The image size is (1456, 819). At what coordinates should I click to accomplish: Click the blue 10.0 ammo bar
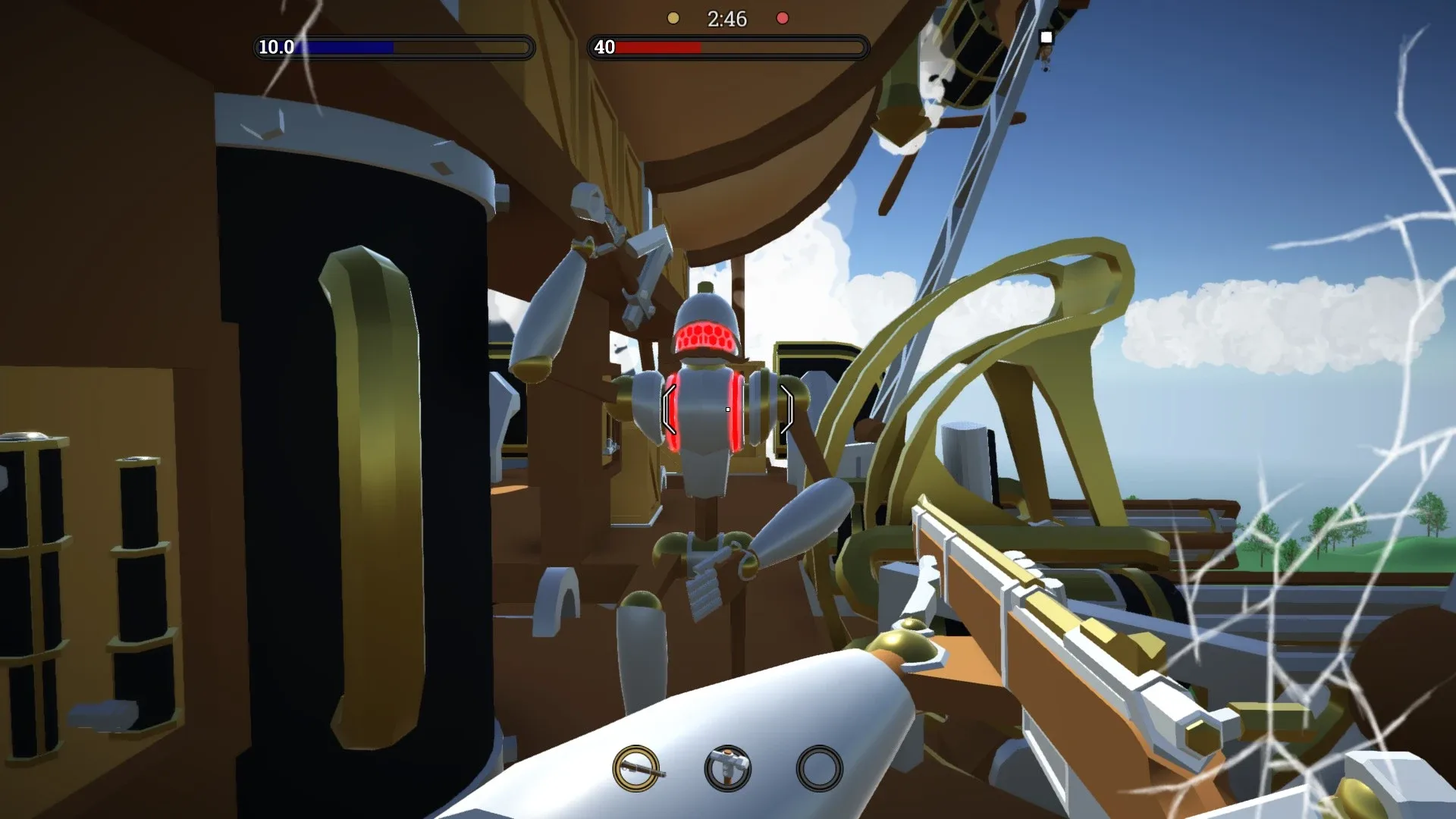coord(349,47)
